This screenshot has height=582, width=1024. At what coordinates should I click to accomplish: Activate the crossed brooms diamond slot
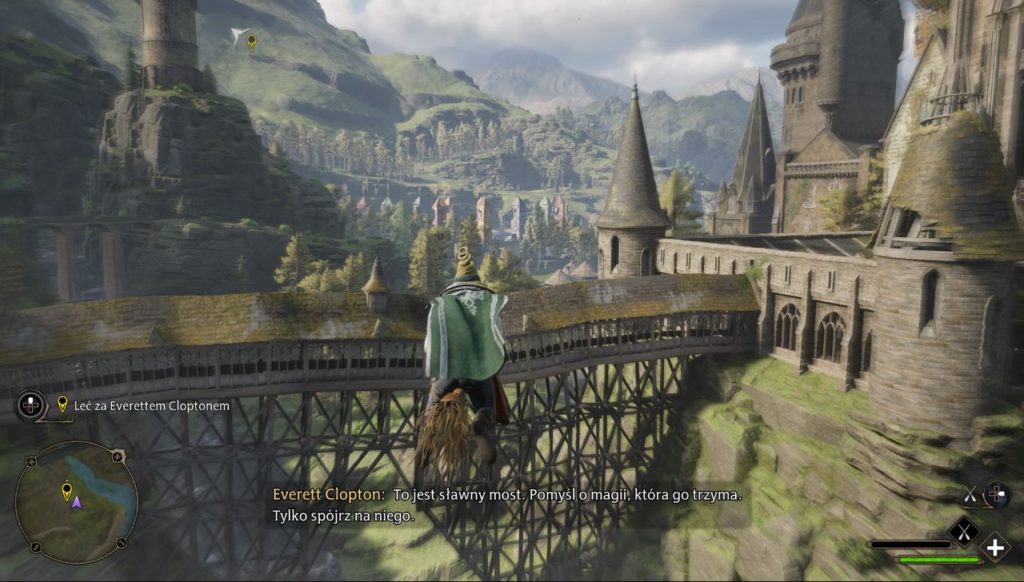point(963,529)
